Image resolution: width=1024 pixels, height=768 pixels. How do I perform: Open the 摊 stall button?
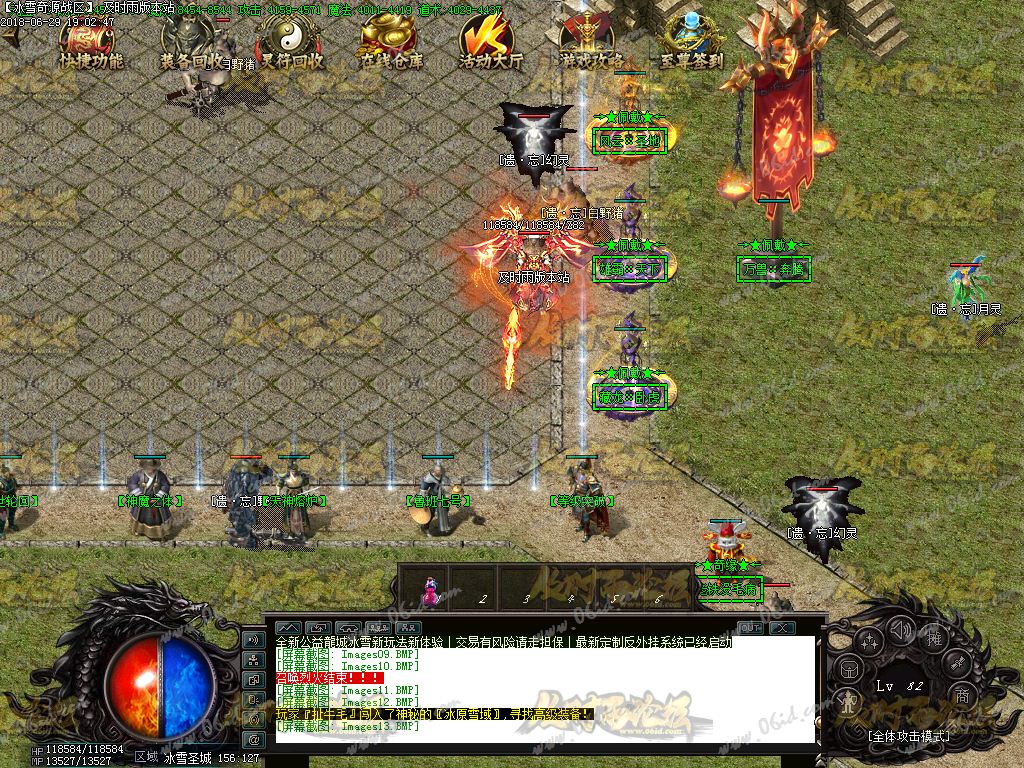935,637
